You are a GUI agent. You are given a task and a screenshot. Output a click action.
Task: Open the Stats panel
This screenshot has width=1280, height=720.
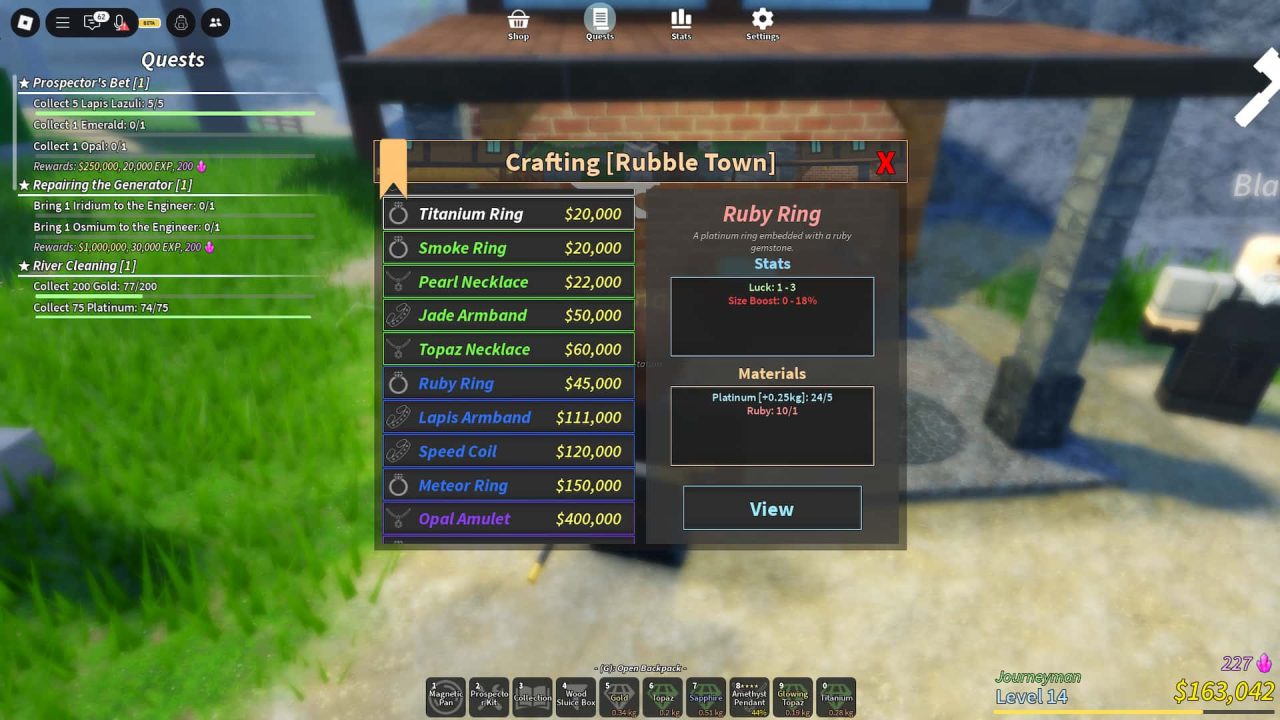pyautogui.click(x=681, y=22)
